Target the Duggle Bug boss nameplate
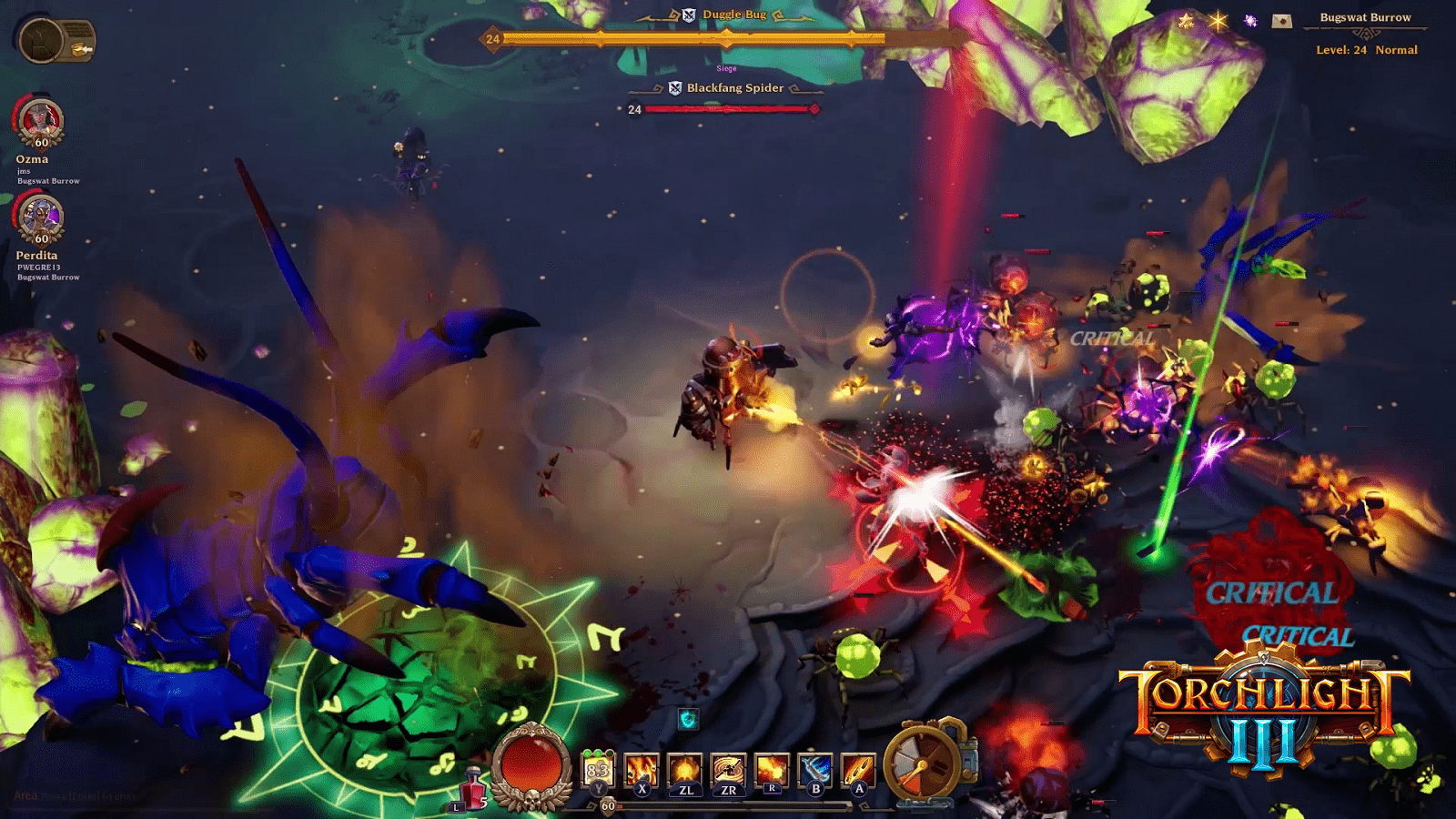The width and height of the screenshot is (1456, 819). click(733, 15)
